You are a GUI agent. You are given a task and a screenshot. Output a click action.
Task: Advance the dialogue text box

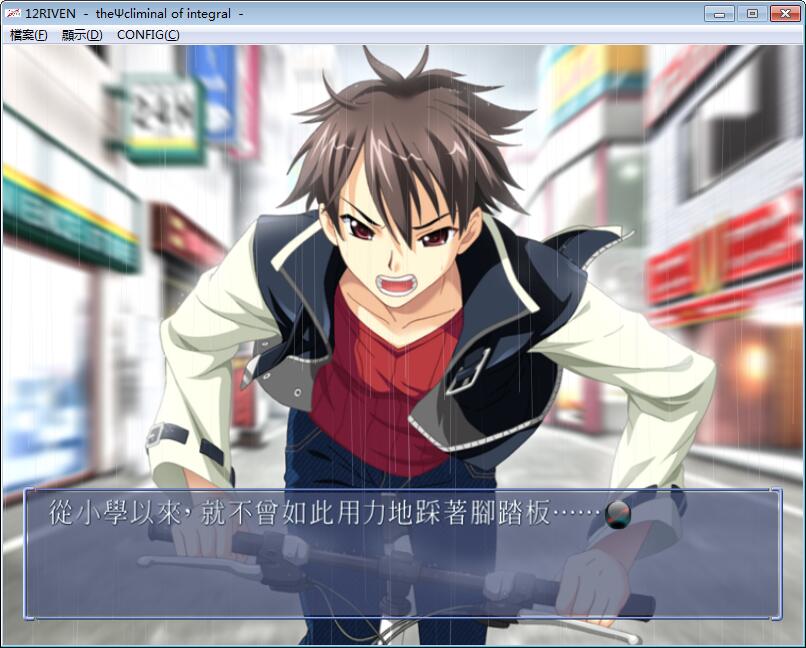(402, 553)
